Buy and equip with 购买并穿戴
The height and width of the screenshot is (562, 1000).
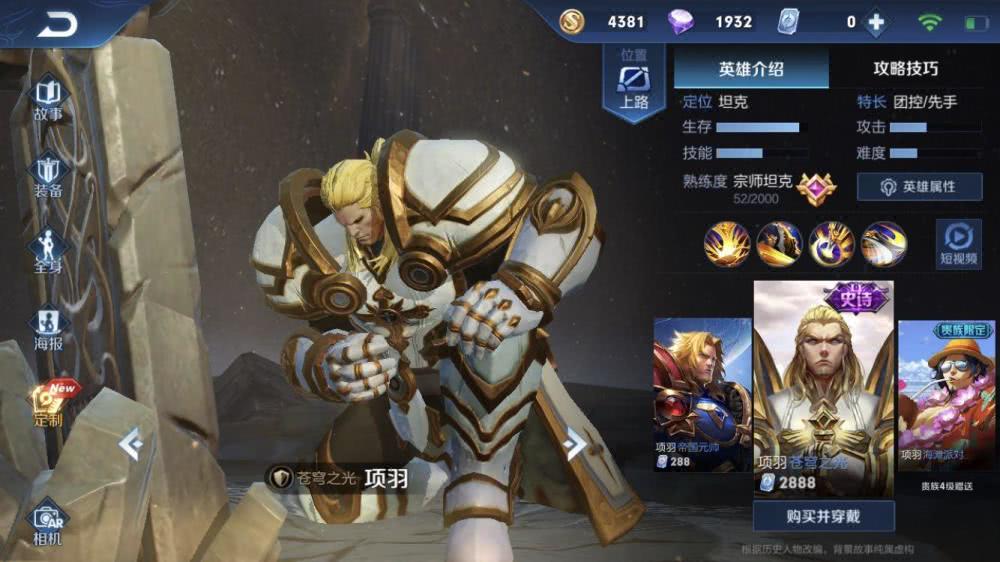(823, 516)
